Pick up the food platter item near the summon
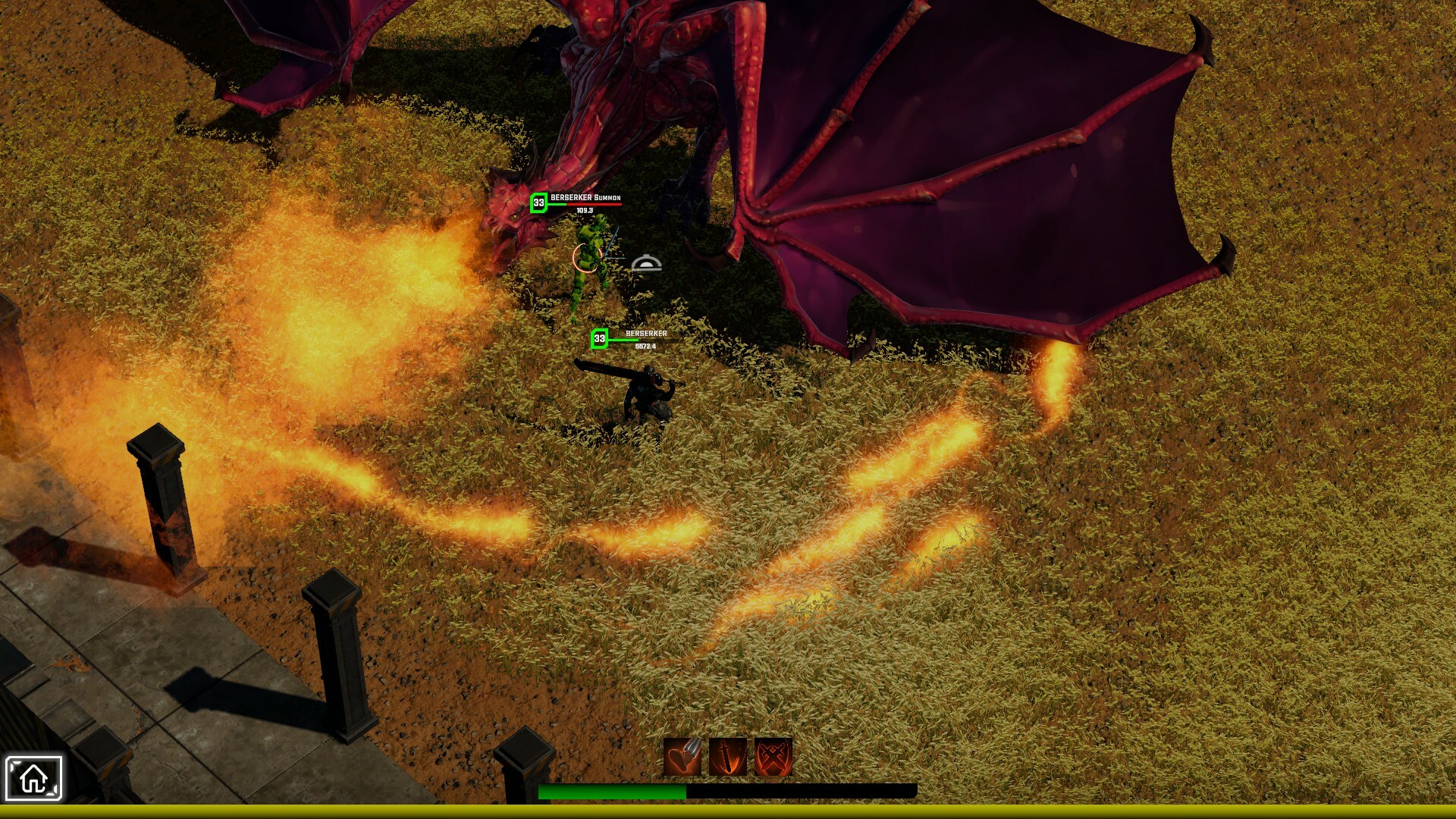 click(645, 262)
